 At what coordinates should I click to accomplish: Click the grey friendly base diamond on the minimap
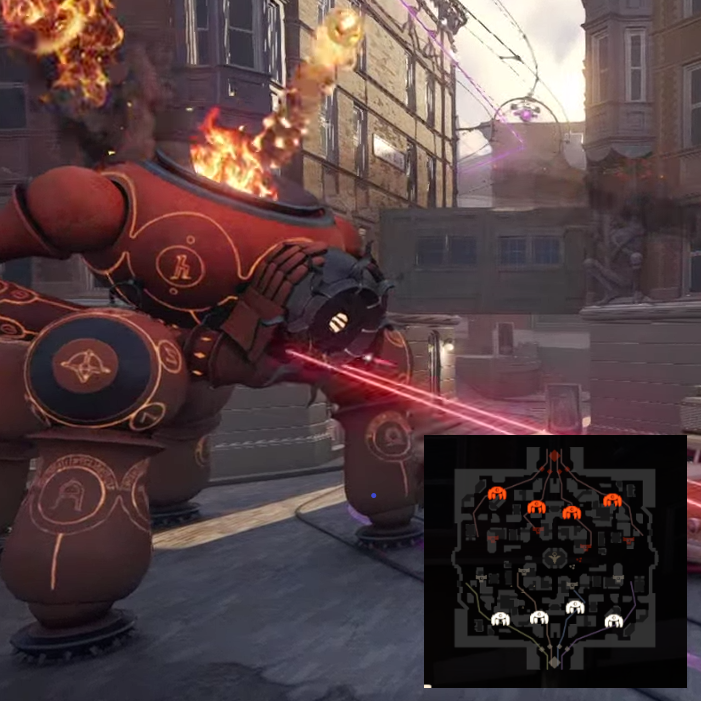tap(554, 661)
